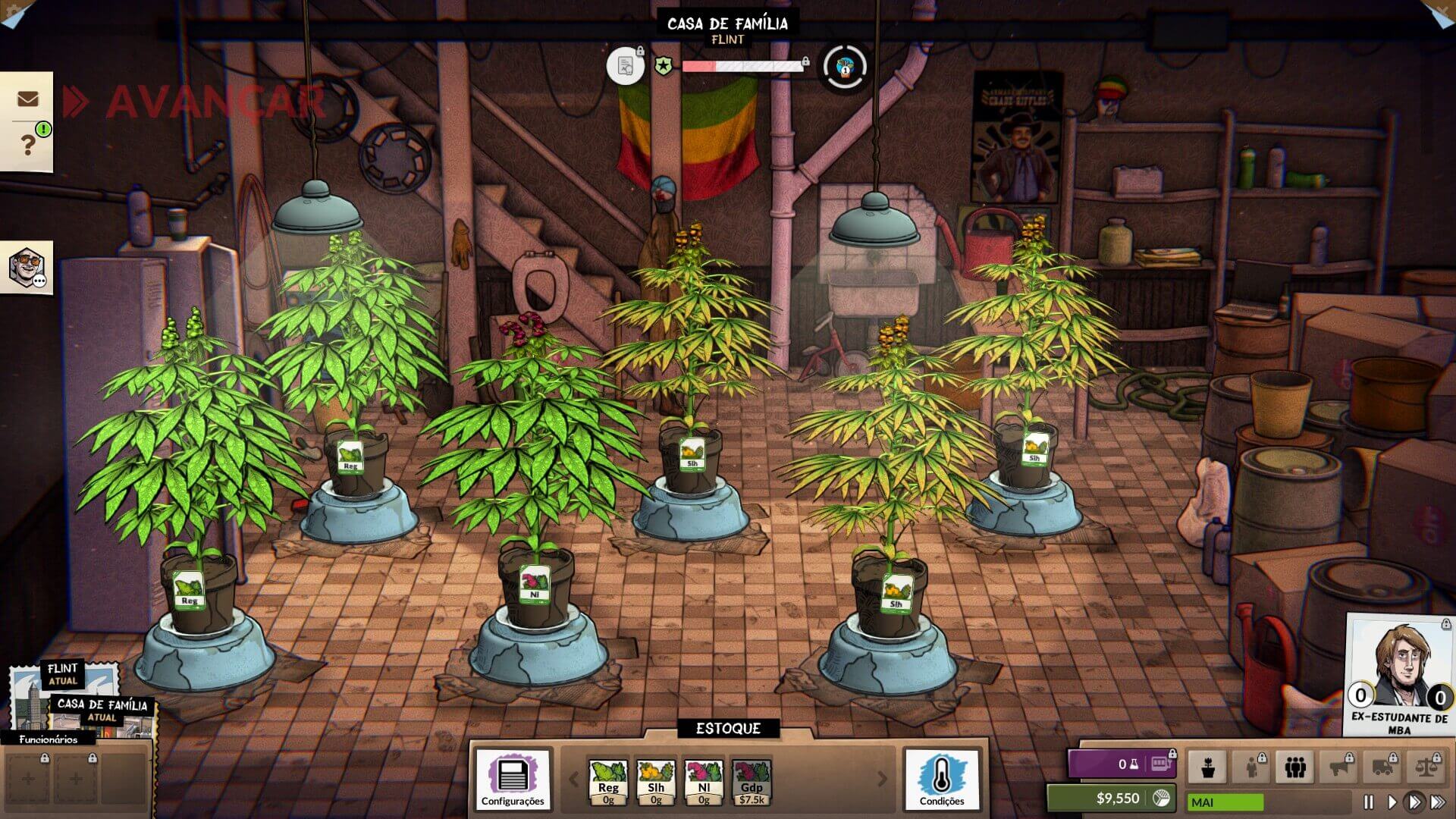Choose the Nl strain in stock

pos(704,781)
